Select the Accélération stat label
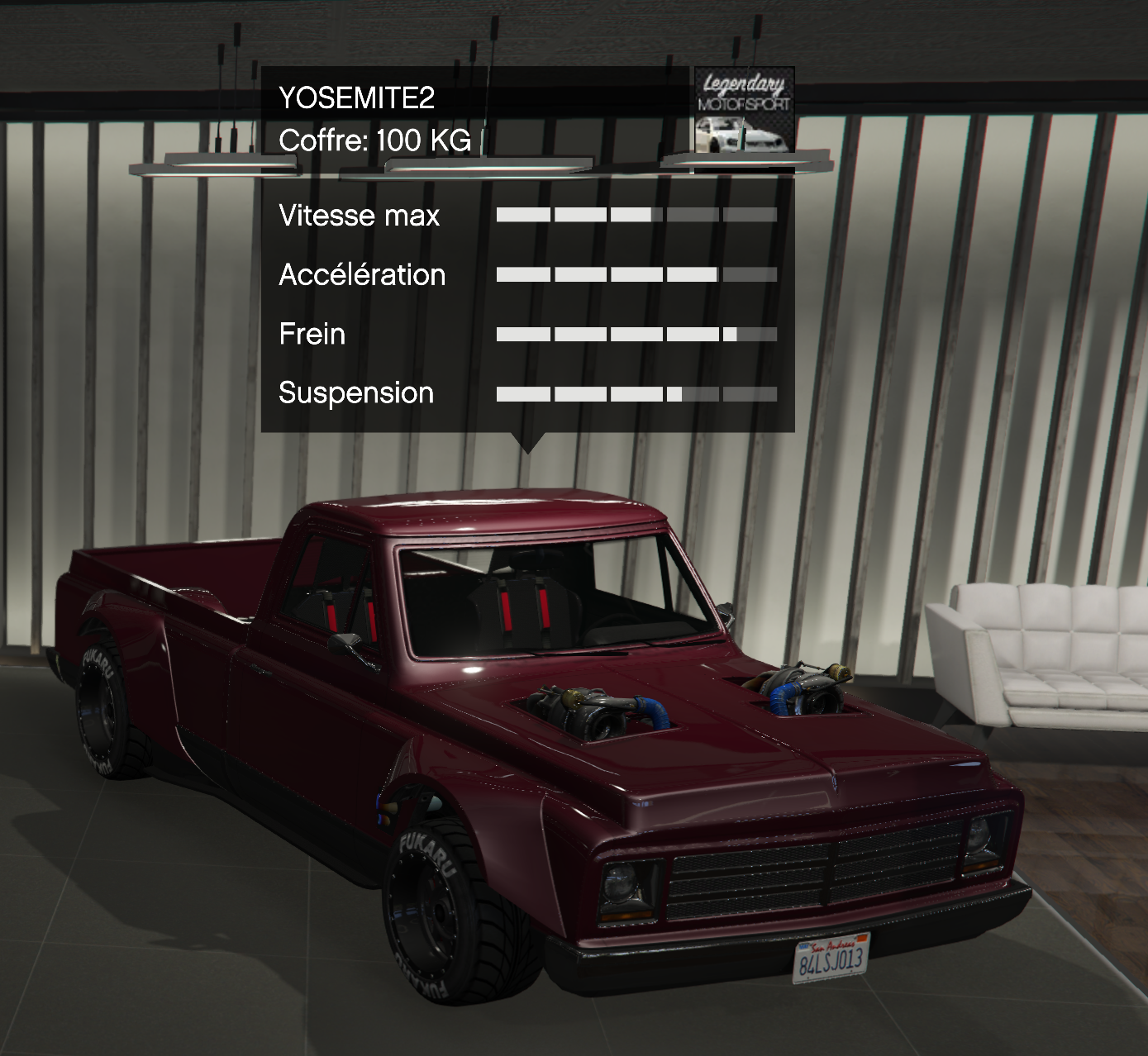The height and width of the screenshot is (1056, 1148). (x=363, y=275)
